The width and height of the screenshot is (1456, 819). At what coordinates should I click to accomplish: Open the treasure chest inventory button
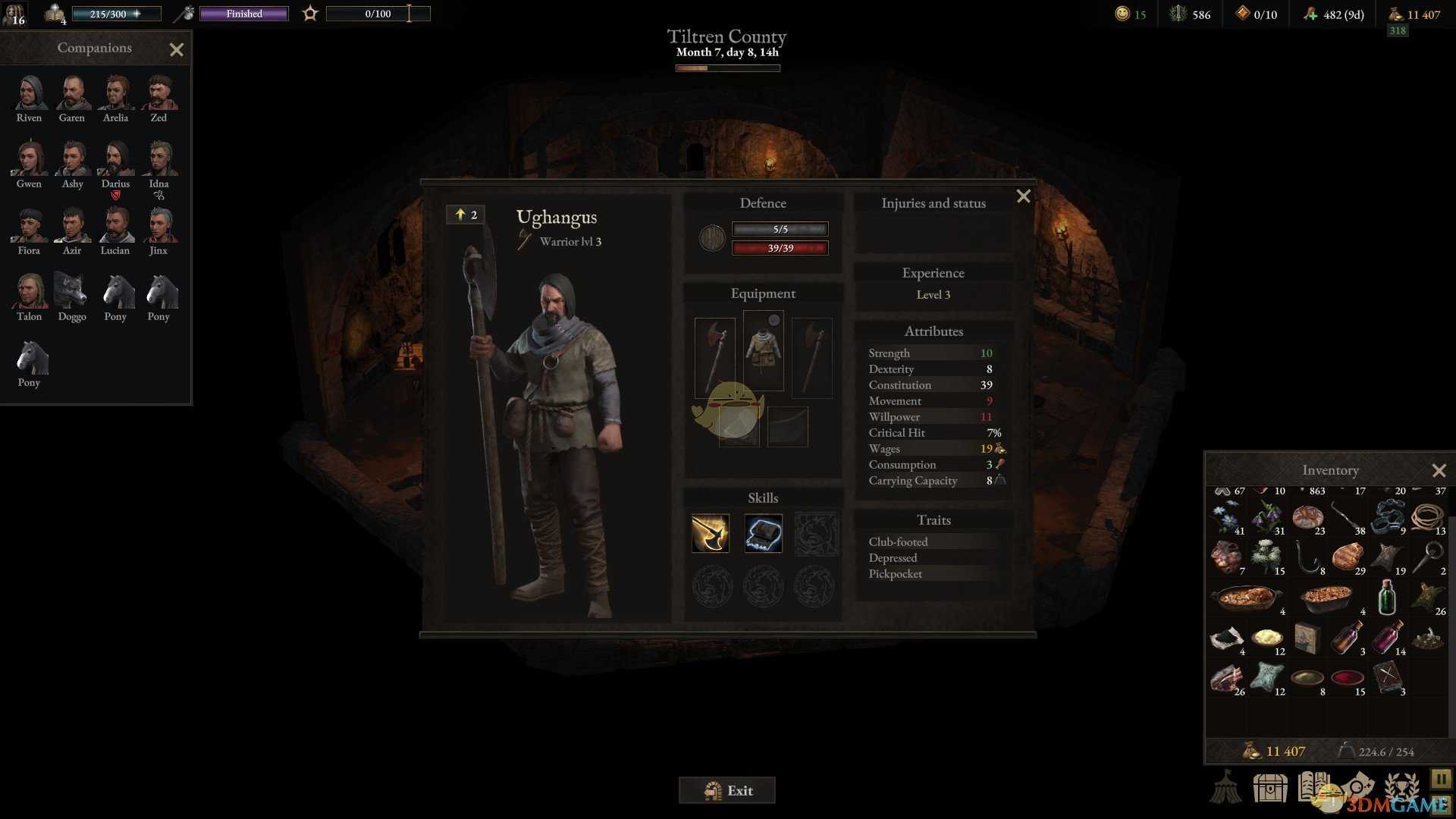[1269, 787]
